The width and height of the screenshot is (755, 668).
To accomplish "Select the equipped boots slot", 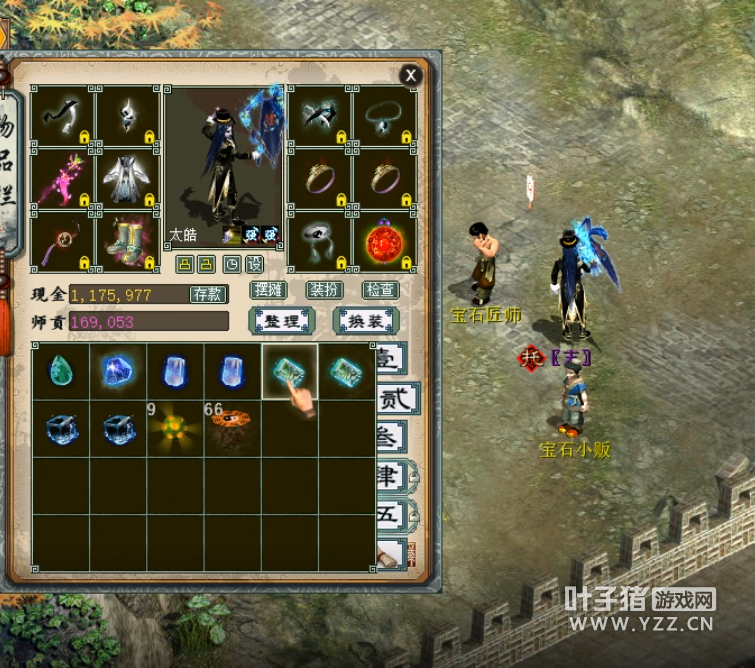I will click(x=127, y=241).
